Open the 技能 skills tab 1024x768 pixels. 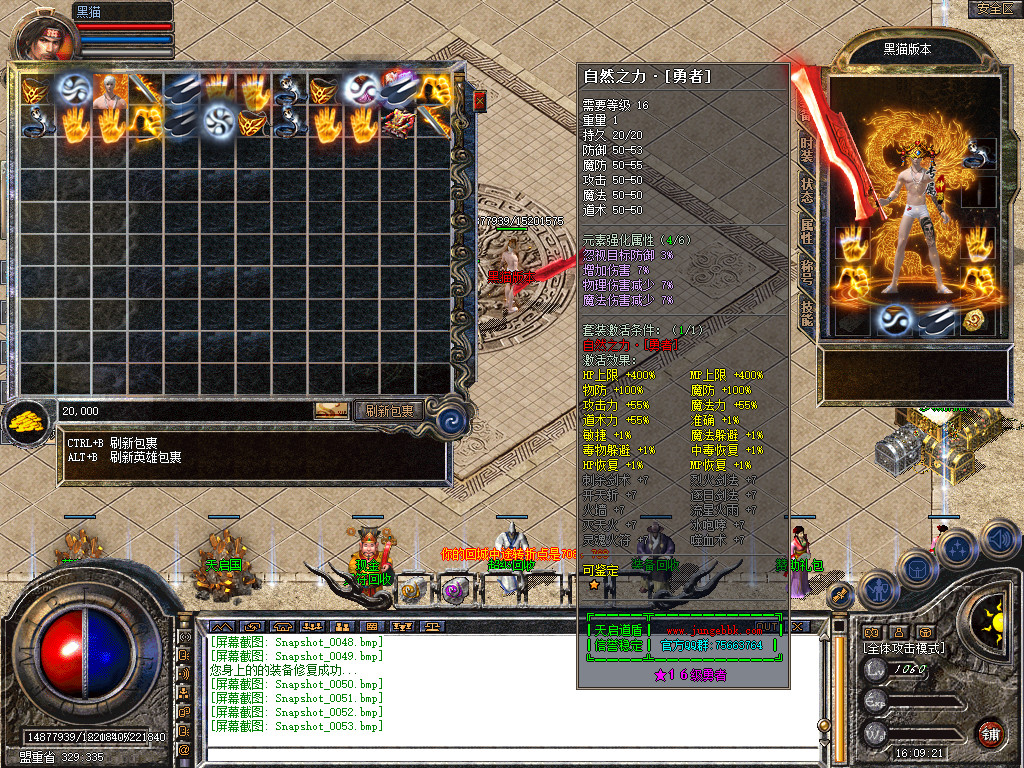[x=807, y=313]
